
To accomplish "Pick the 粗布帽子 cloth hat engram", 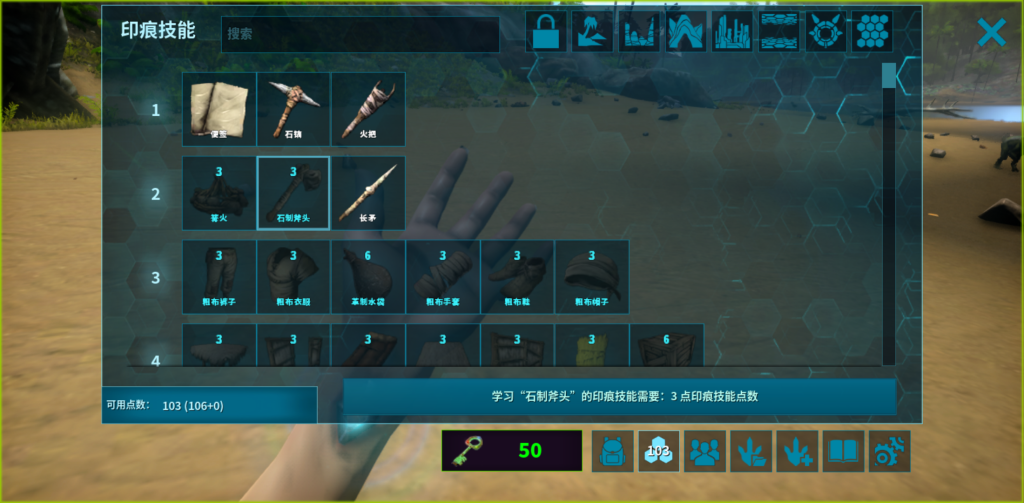I will point(592,277).
